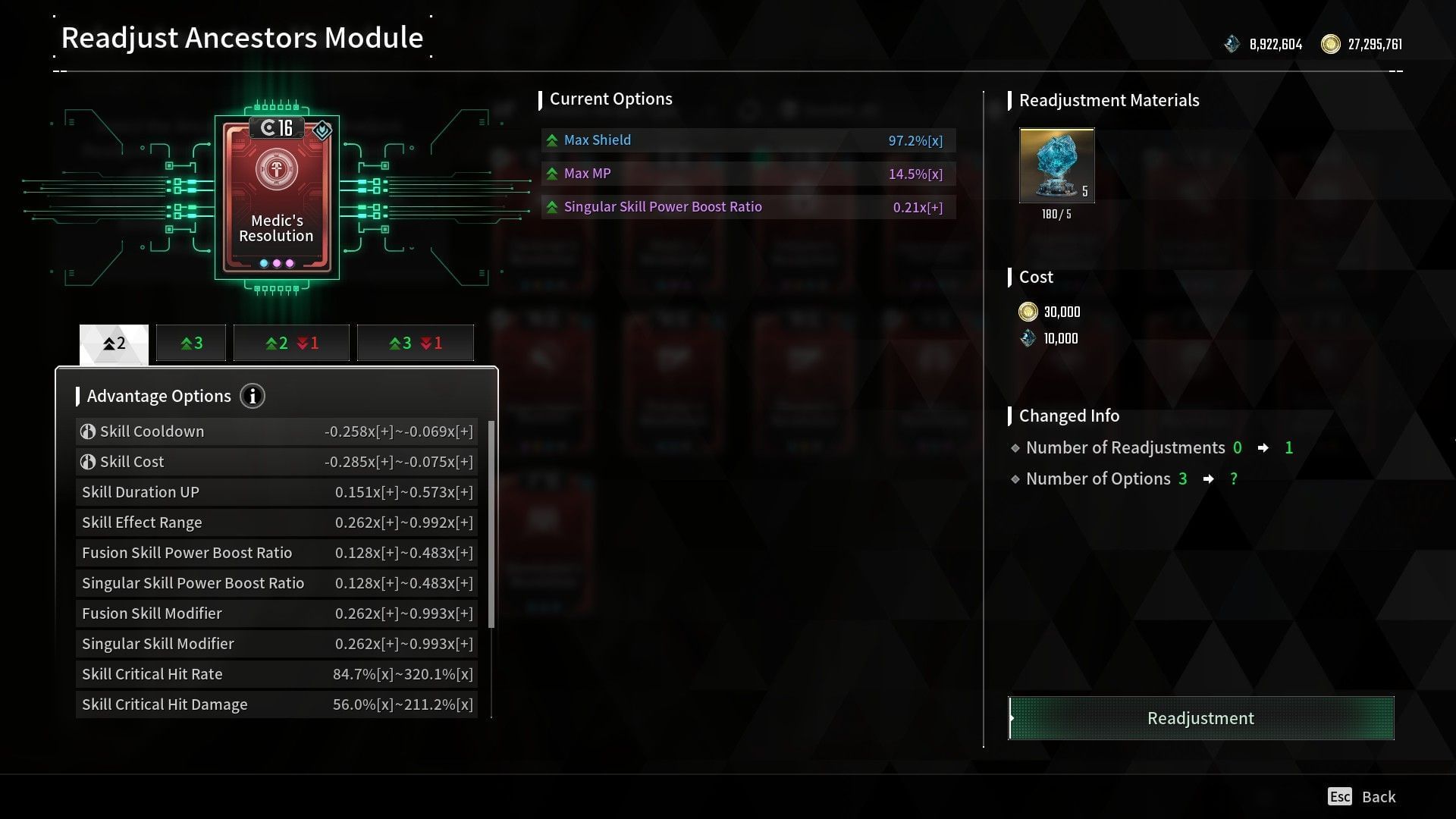The height and width of the screenshot is (819, 1456).
Task: Click the green arrow icon next to Max Shield
Action: (x=551, y=140)
